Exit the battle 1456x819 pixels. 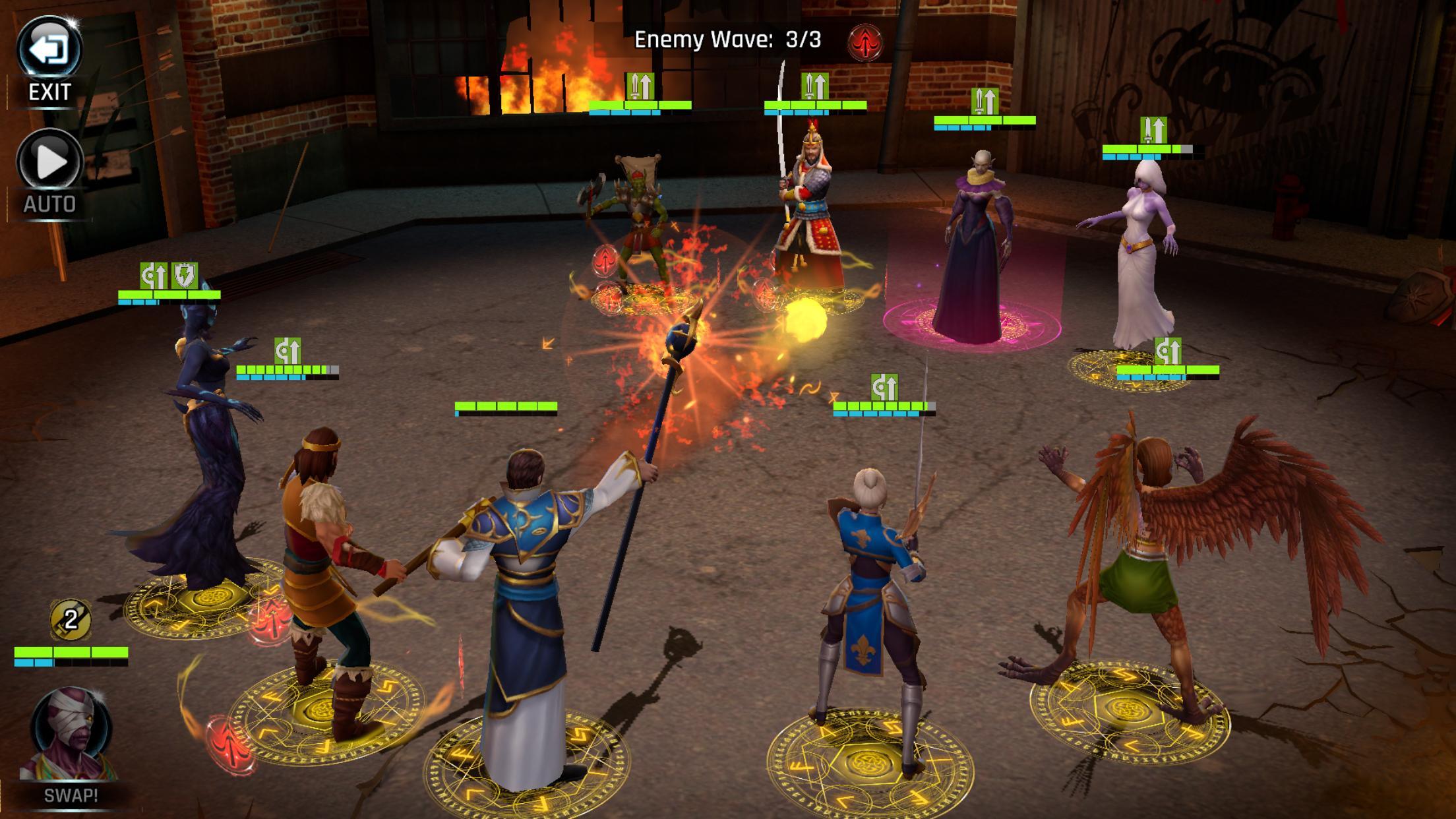[49, 50]
